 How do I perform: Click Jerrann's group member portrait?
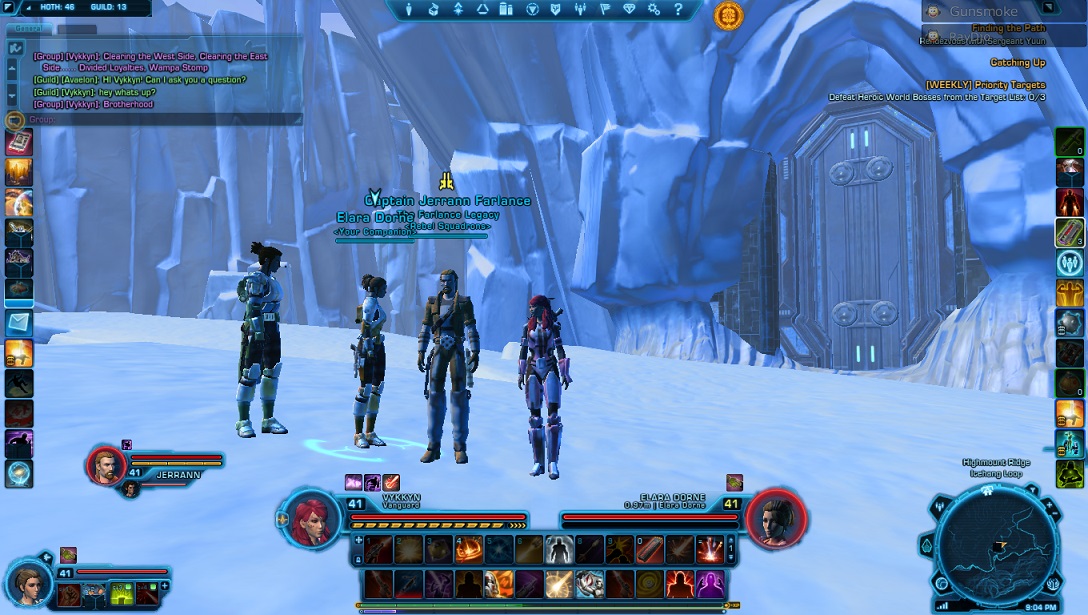pos(105,465)
